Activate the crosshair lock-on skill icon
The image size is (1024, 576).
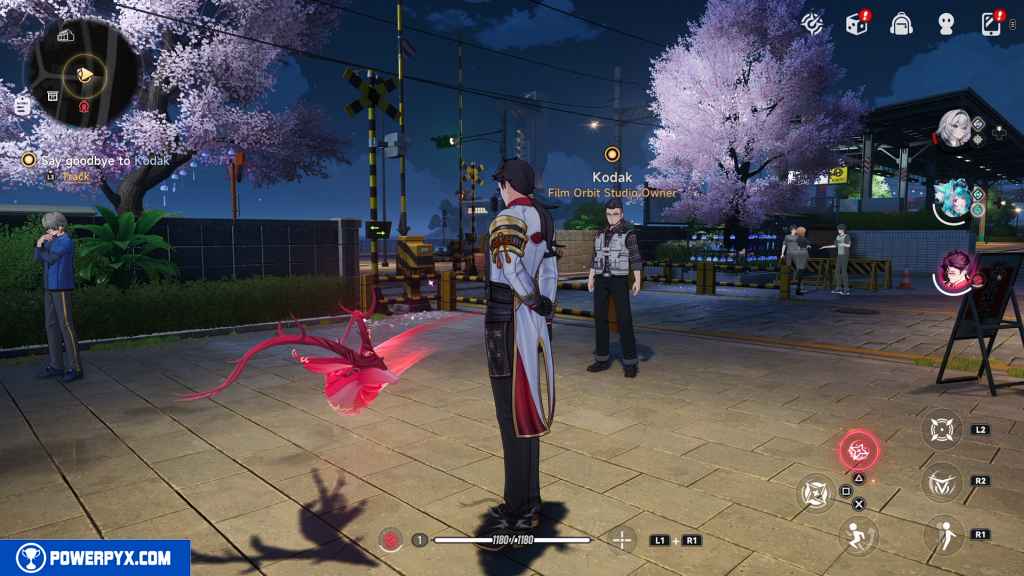941,429
